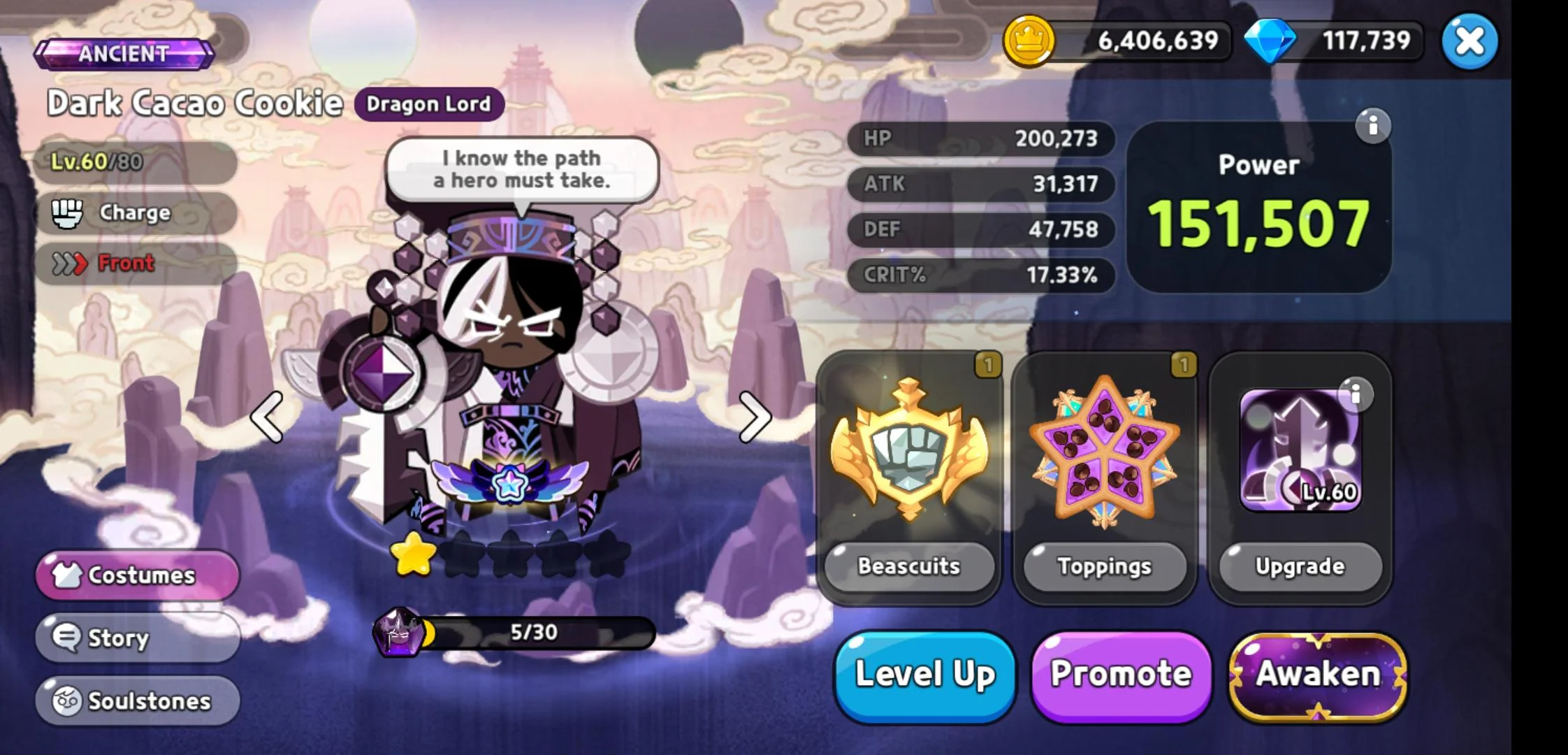Awaken Dark Cacao Cookie

click(1318, 675)
